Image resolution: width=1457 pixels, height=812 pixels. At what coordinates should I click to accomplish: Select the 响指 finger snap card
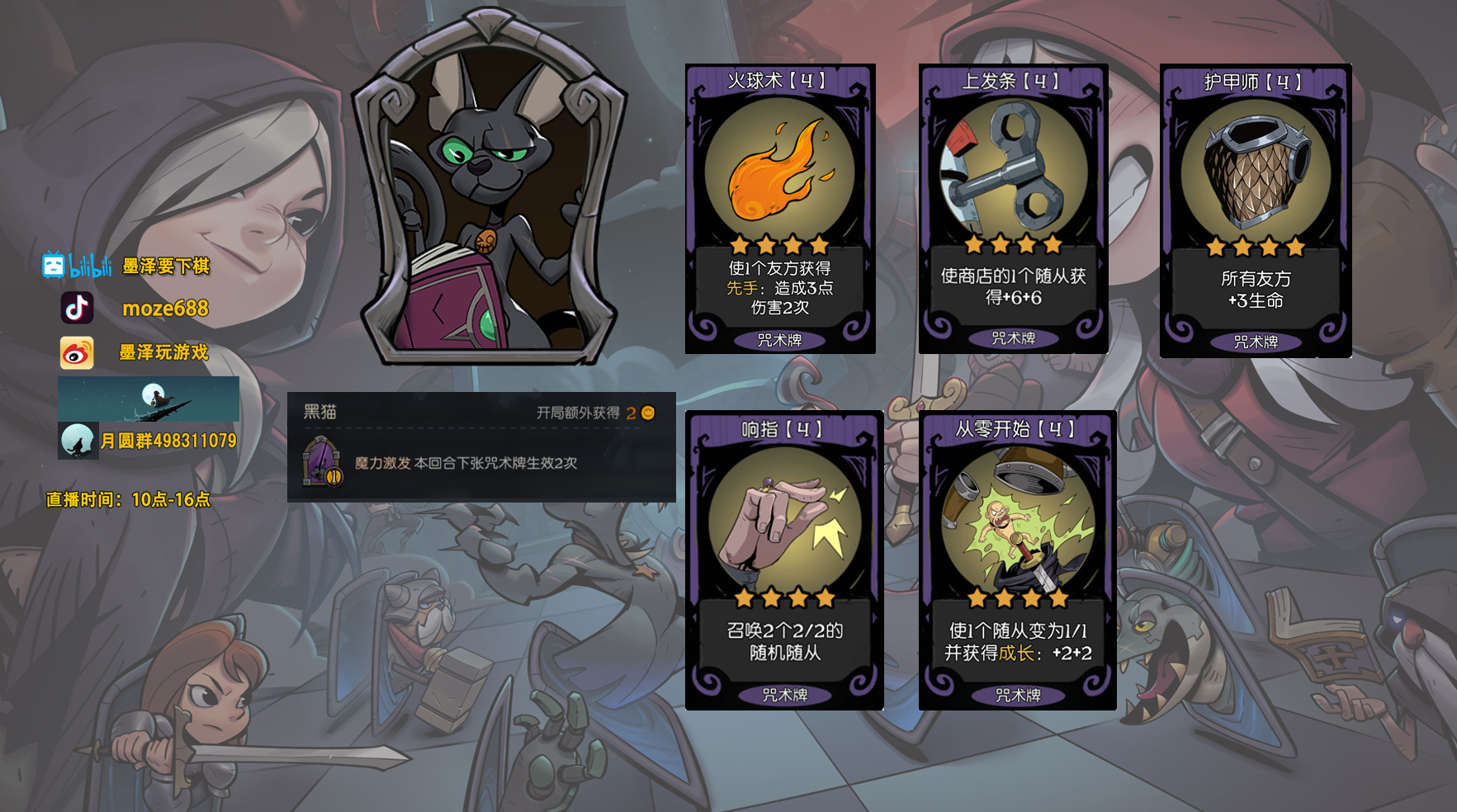click(x=784, y=559)
